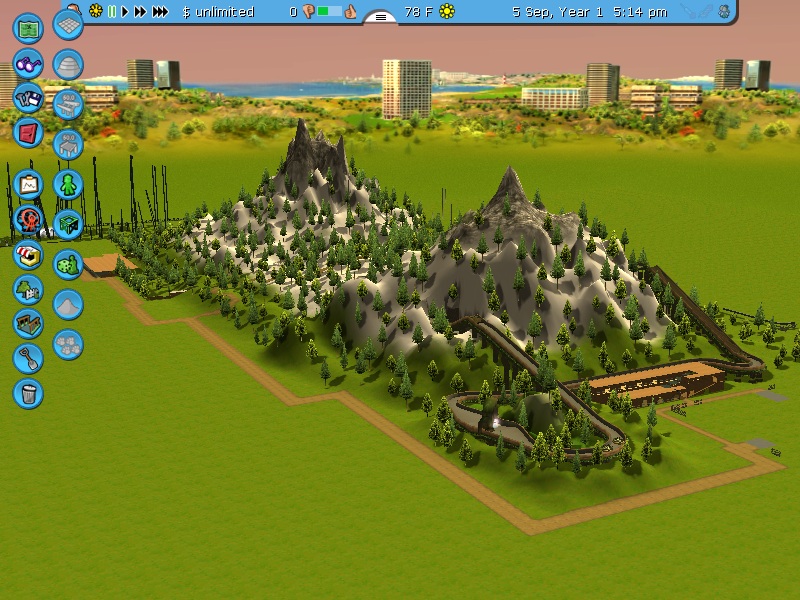Click the thumbs-up park rating icon
The height and width of the screenshot is (600, 800).
click(350, 12)
